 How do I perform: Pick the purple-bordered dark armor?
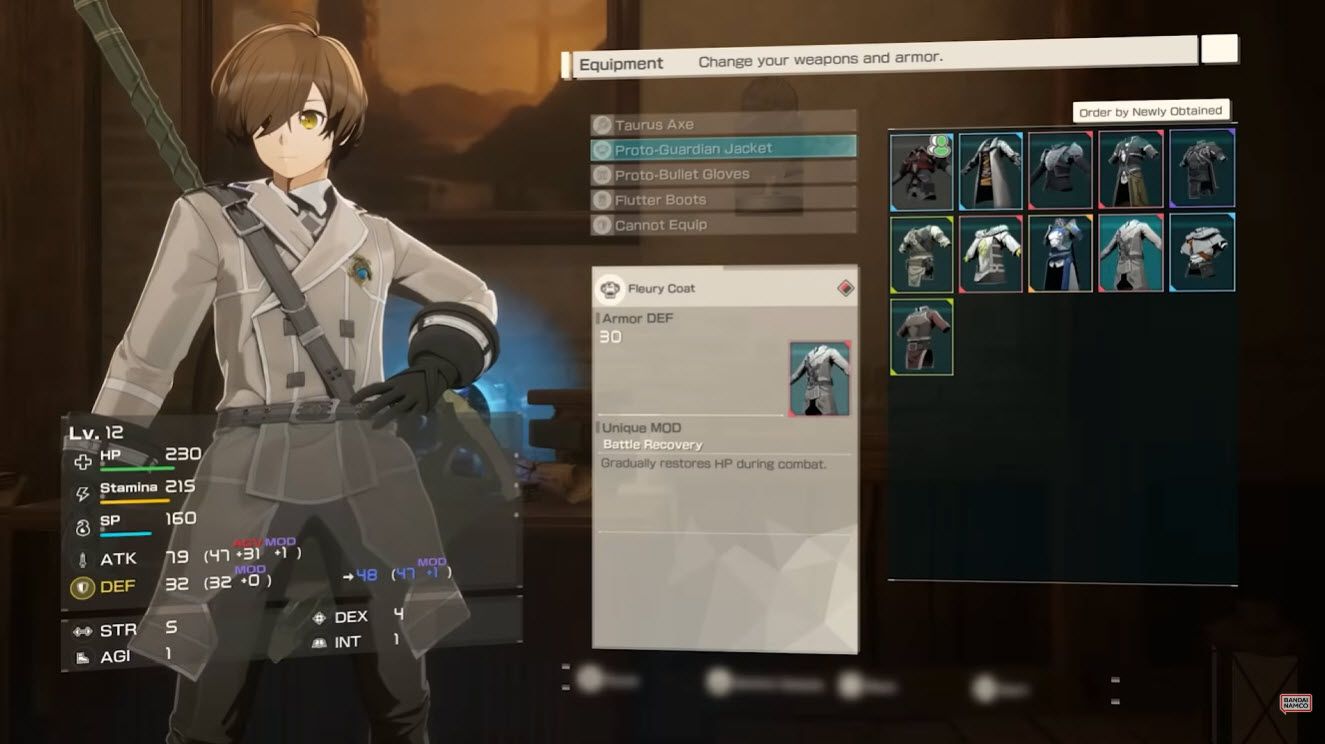1202,171
